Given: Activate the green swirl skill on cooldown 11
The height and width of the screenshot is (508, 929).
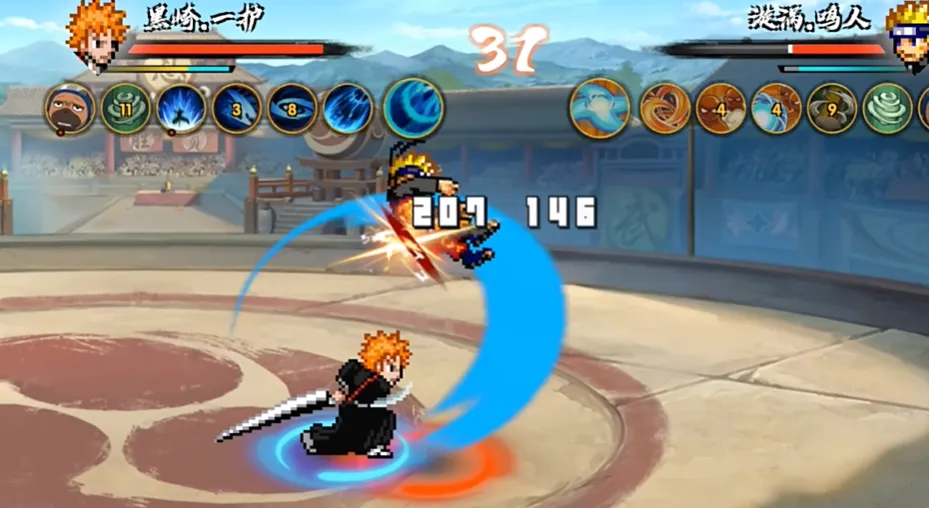Looking at the screenshot, I should tap(126, 109).
